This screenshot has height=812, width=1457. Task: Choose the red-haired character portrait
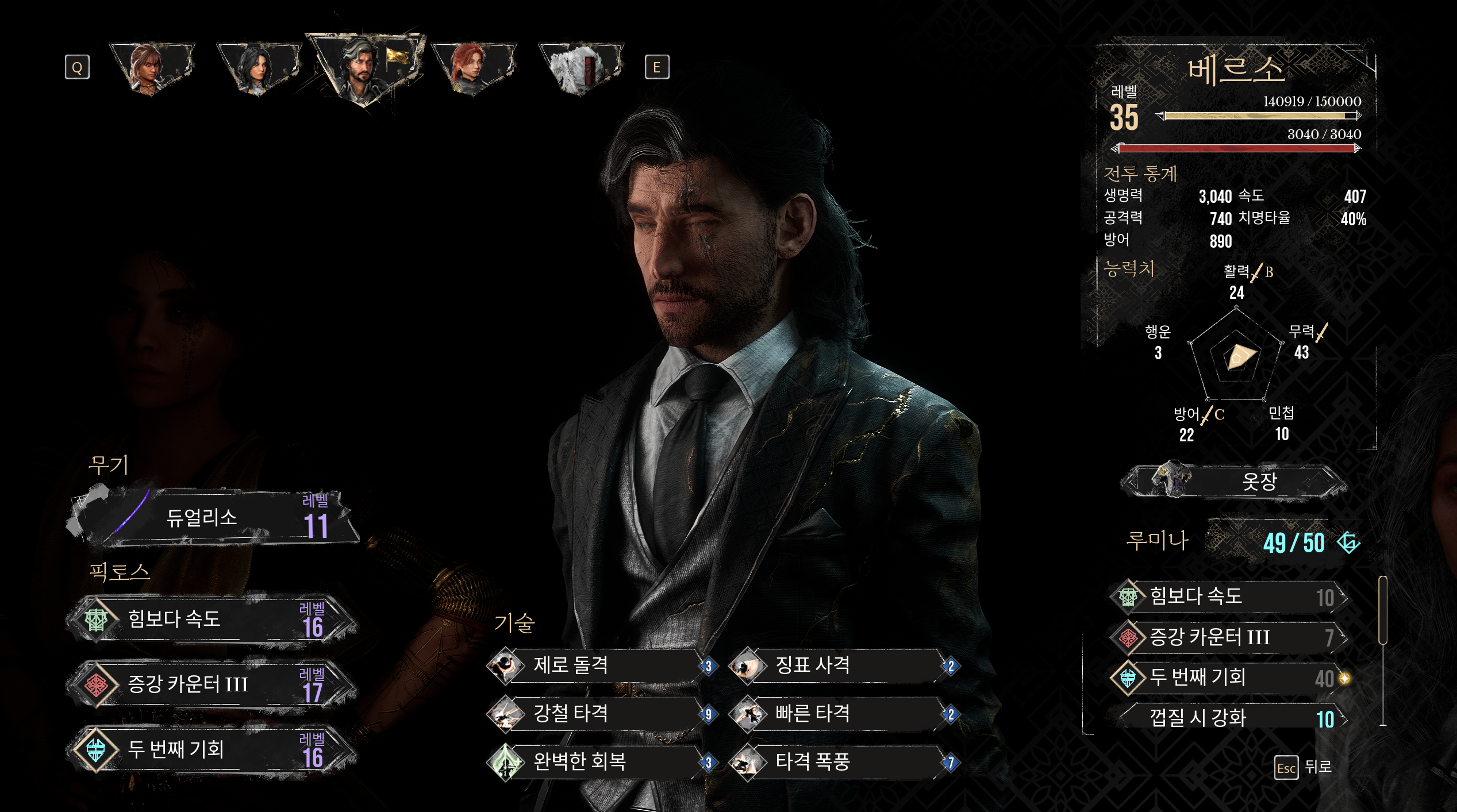[x=472, y=68]
